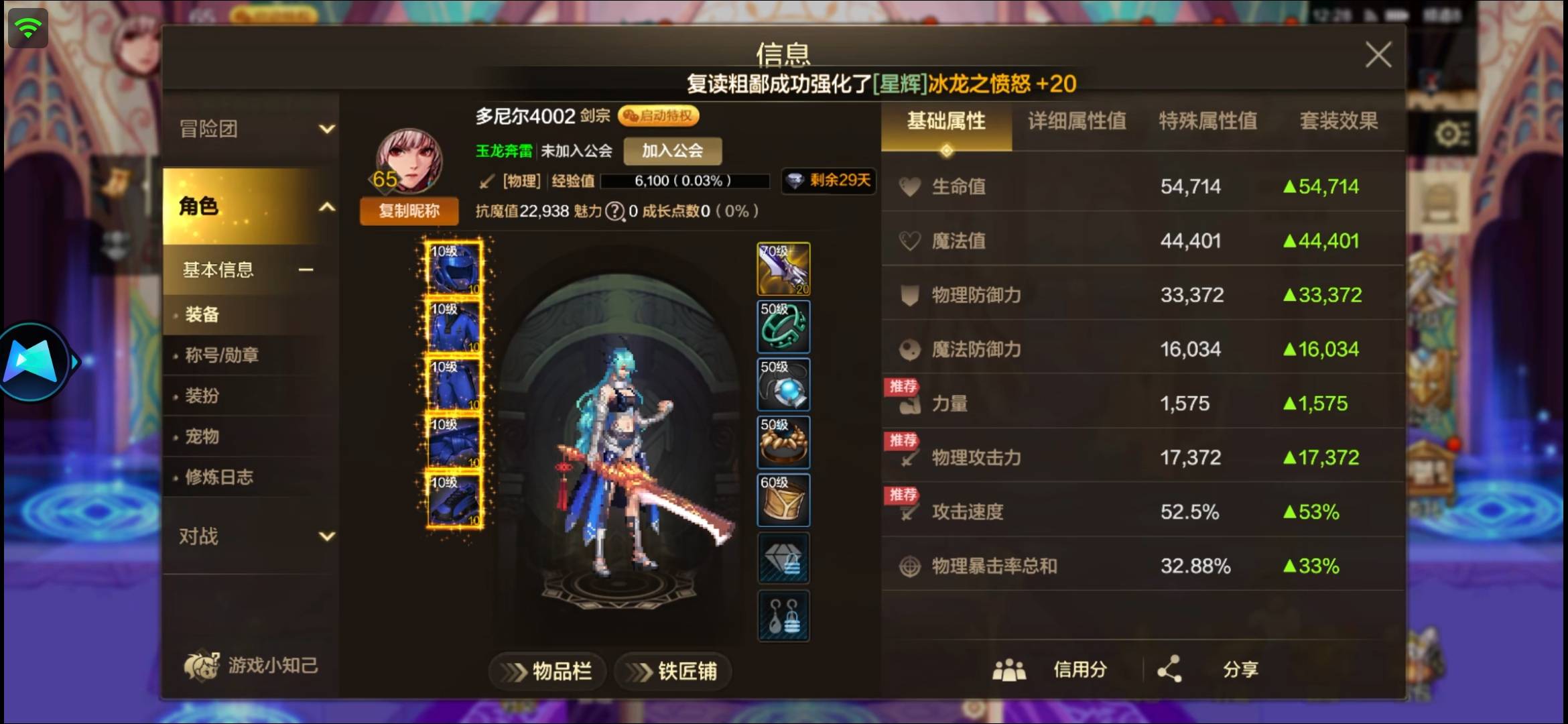Click the 50级 magic stone necklace icon
This screenshot has width=1568, height=724.
pyautogui.click(x=783, y=385)
